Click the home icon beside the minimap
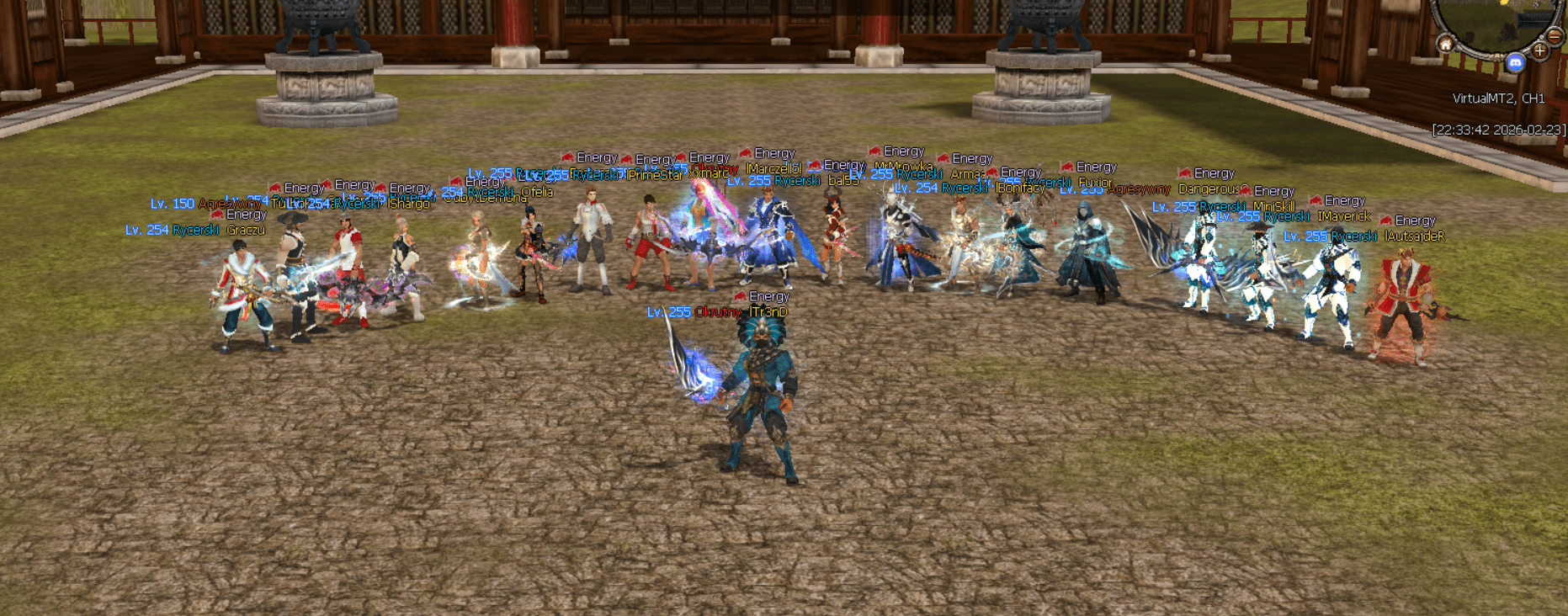1568x616 pixels. point(1446,45)
